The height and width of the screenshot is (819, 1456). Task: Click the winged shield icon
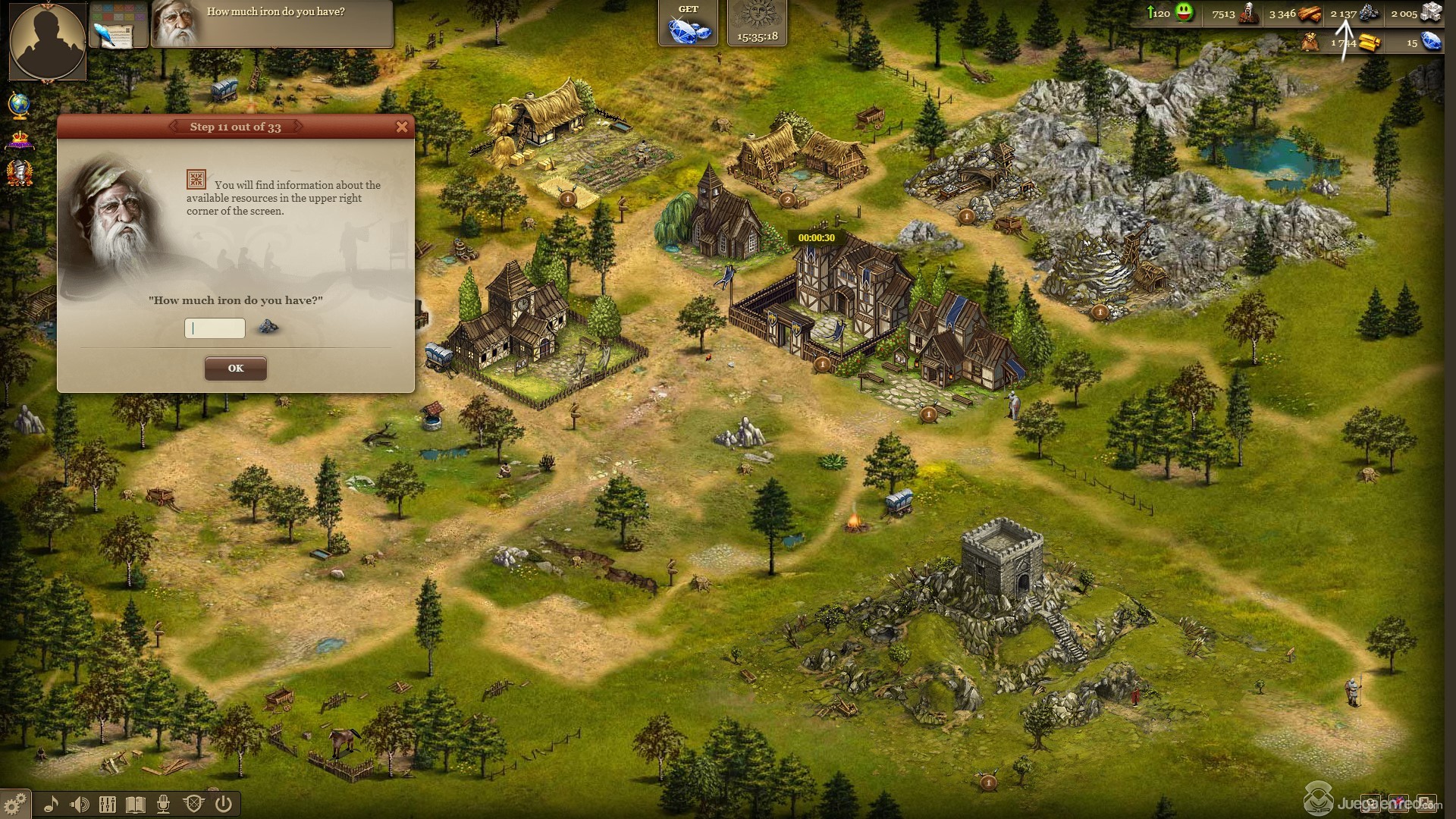pos(193,804)
